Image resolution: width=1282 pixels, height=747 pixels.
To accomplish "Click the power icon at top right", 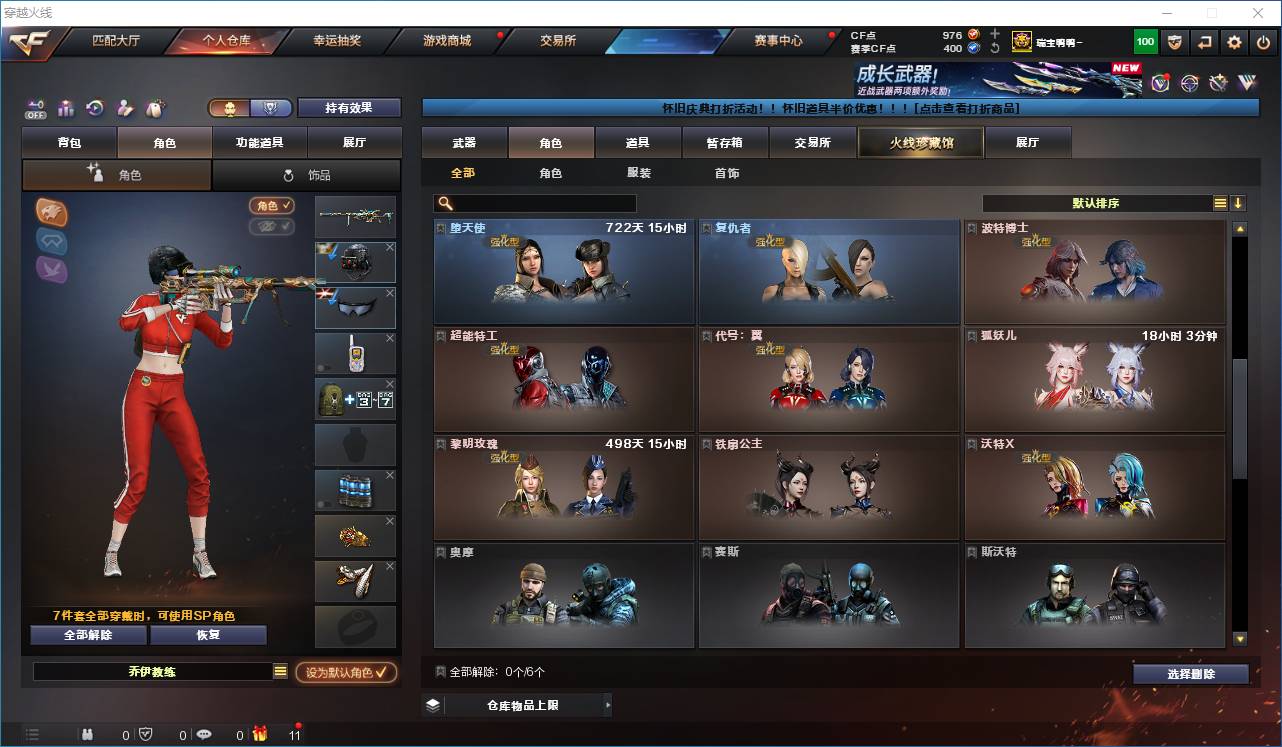I will [x=1262, y=41].
